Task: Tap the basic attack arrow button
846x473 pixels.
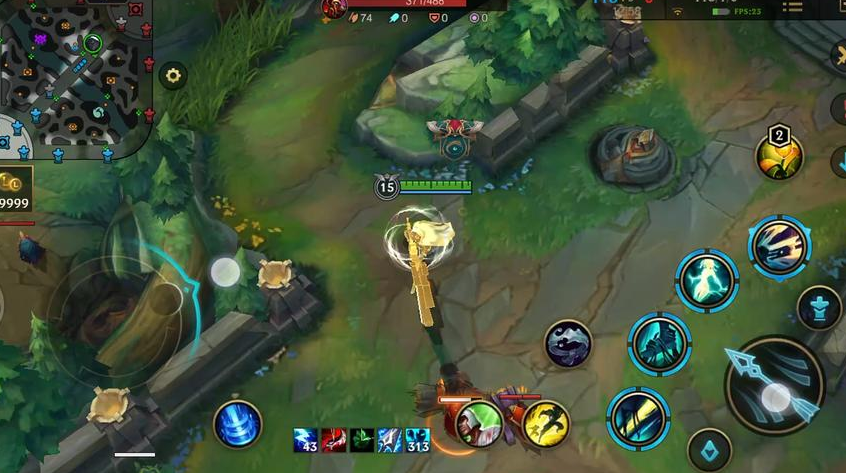Action: click(774, 384)
